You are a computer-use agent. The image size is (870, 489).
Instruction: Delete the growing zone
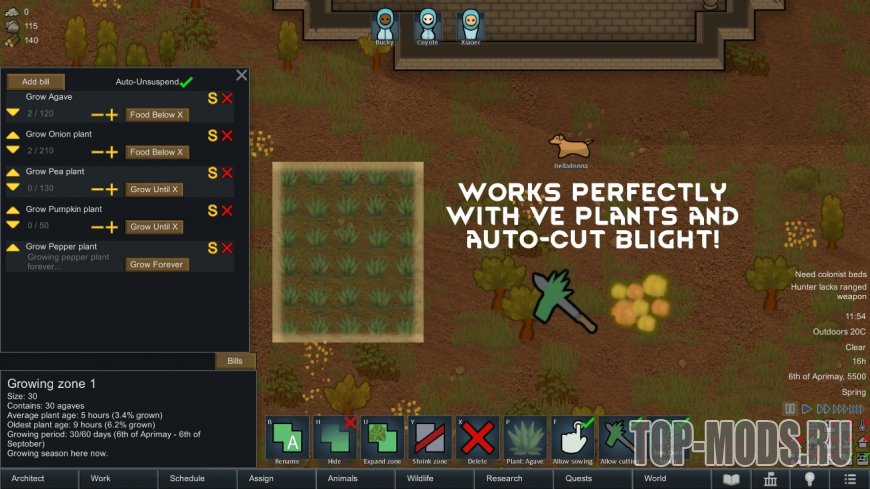point(477,439)
